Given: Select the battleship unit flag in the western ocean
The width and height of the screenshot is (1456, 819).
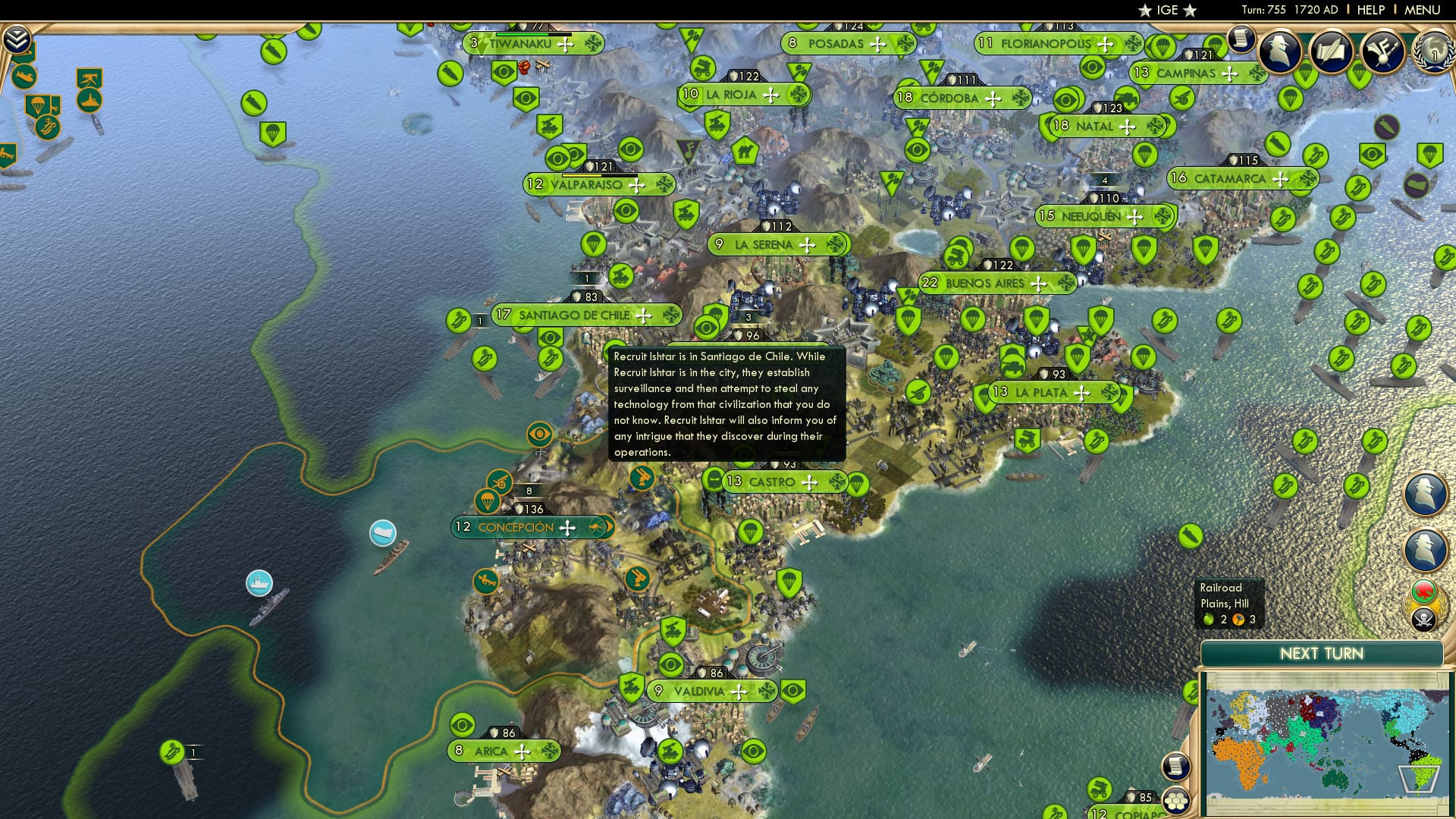Looking at the screenshot, I should click(261, 582).
